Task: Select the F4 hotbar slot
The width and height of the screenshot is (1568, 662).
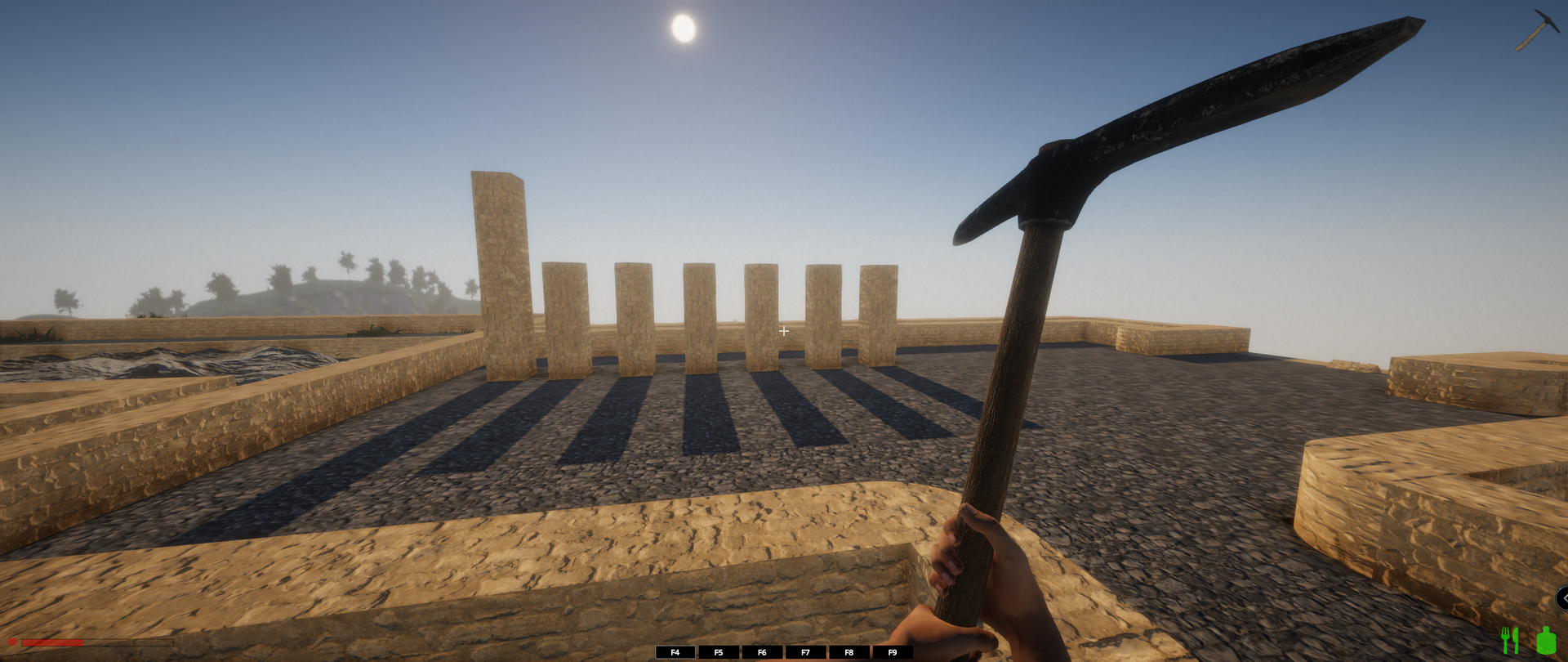Action: point(675,652)
